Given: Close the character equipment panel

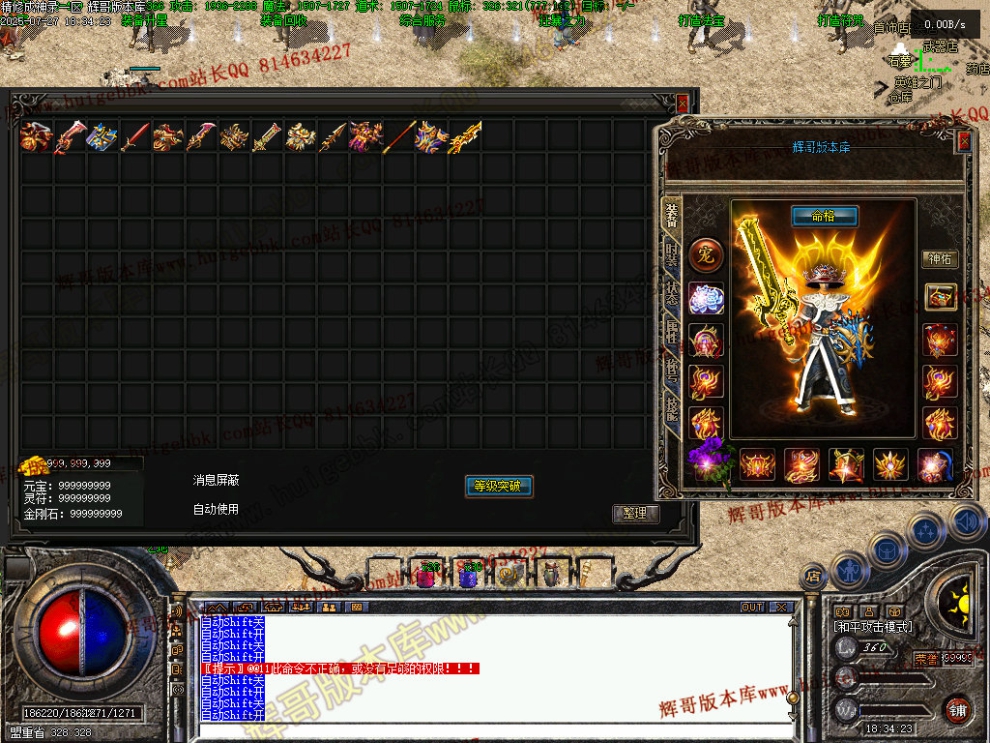Looking at the screenshot, I should 964,142.
